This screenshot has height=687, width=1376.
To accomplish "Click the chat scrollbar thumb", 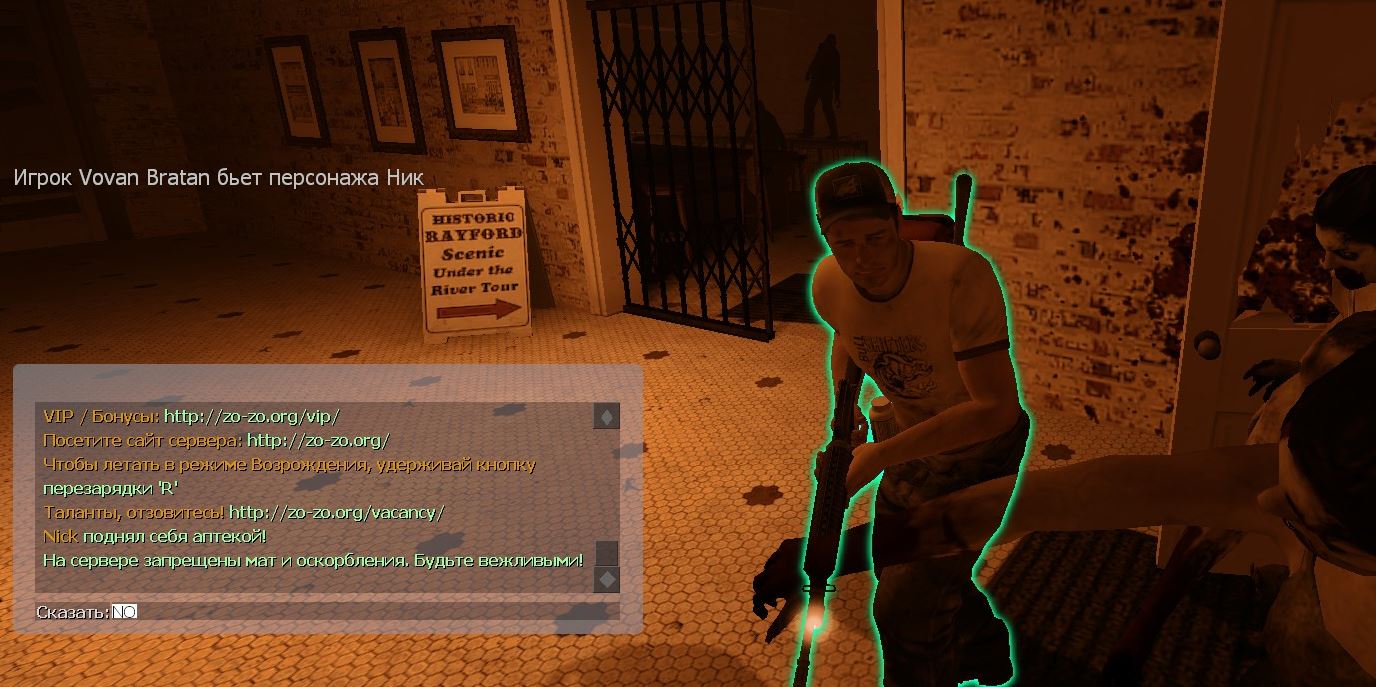I will [x=606, y=553].
